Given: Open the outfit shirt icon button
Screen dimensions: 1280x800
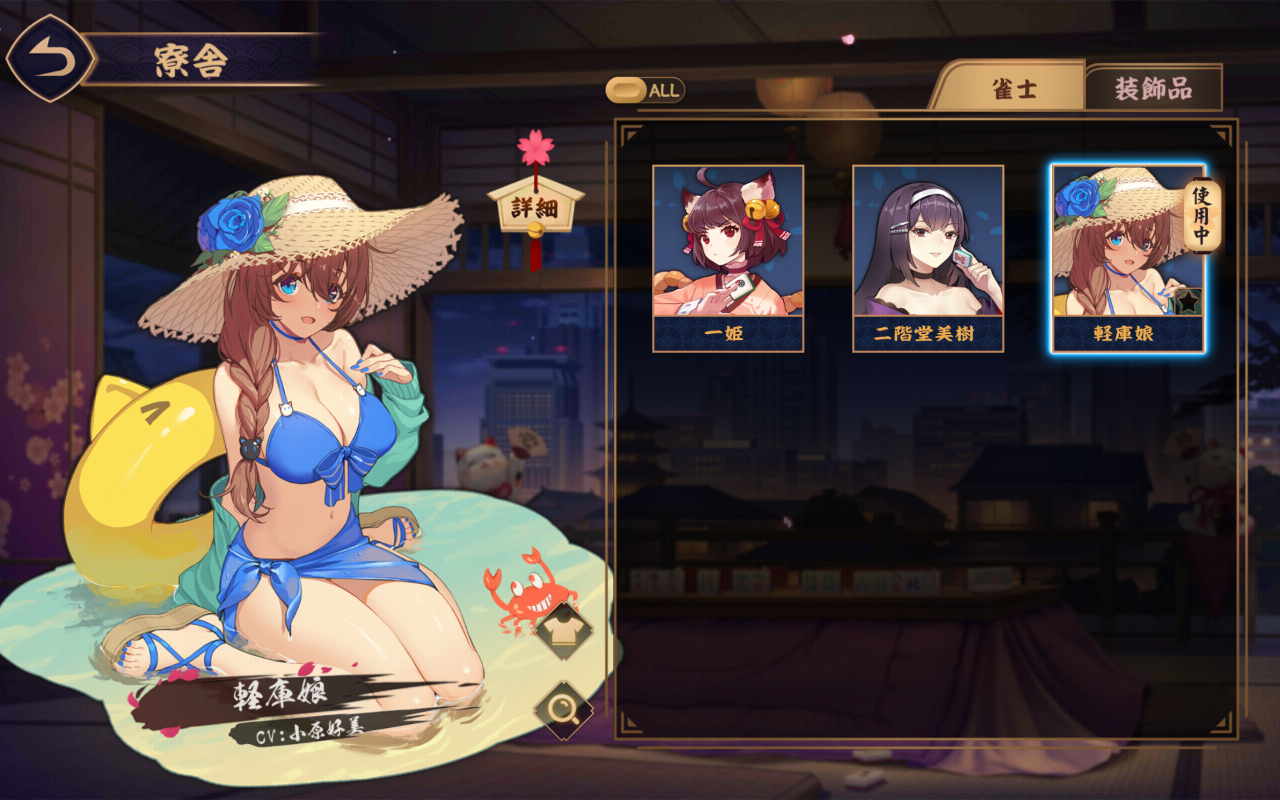Looking at the screenshot, I should click(564, 631).
